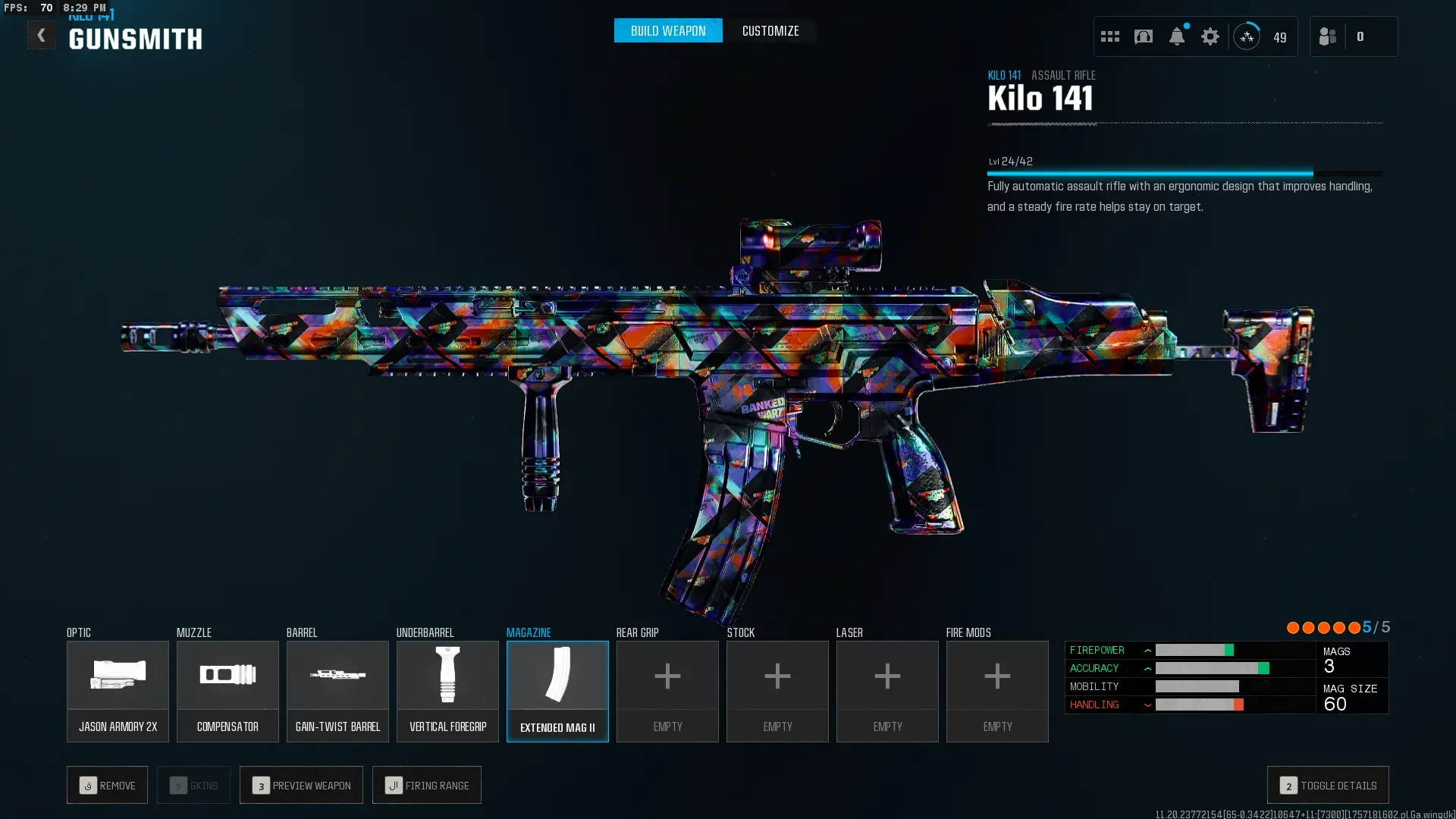Open the empty Fire Mods slot
1456x819 pixels.
[x=997, y=691]
